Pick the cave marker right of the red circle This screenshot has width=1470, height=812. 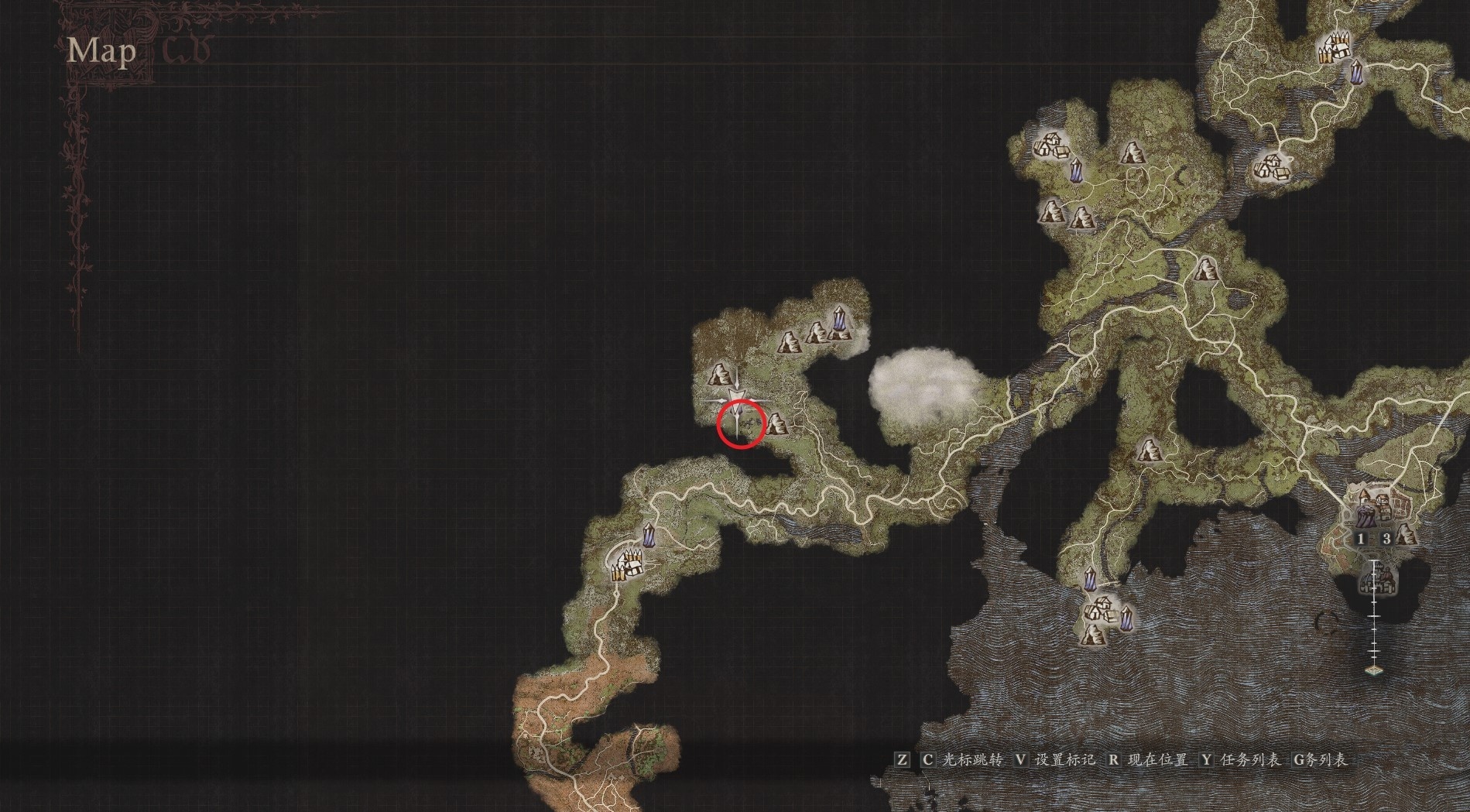click(776, 423)
